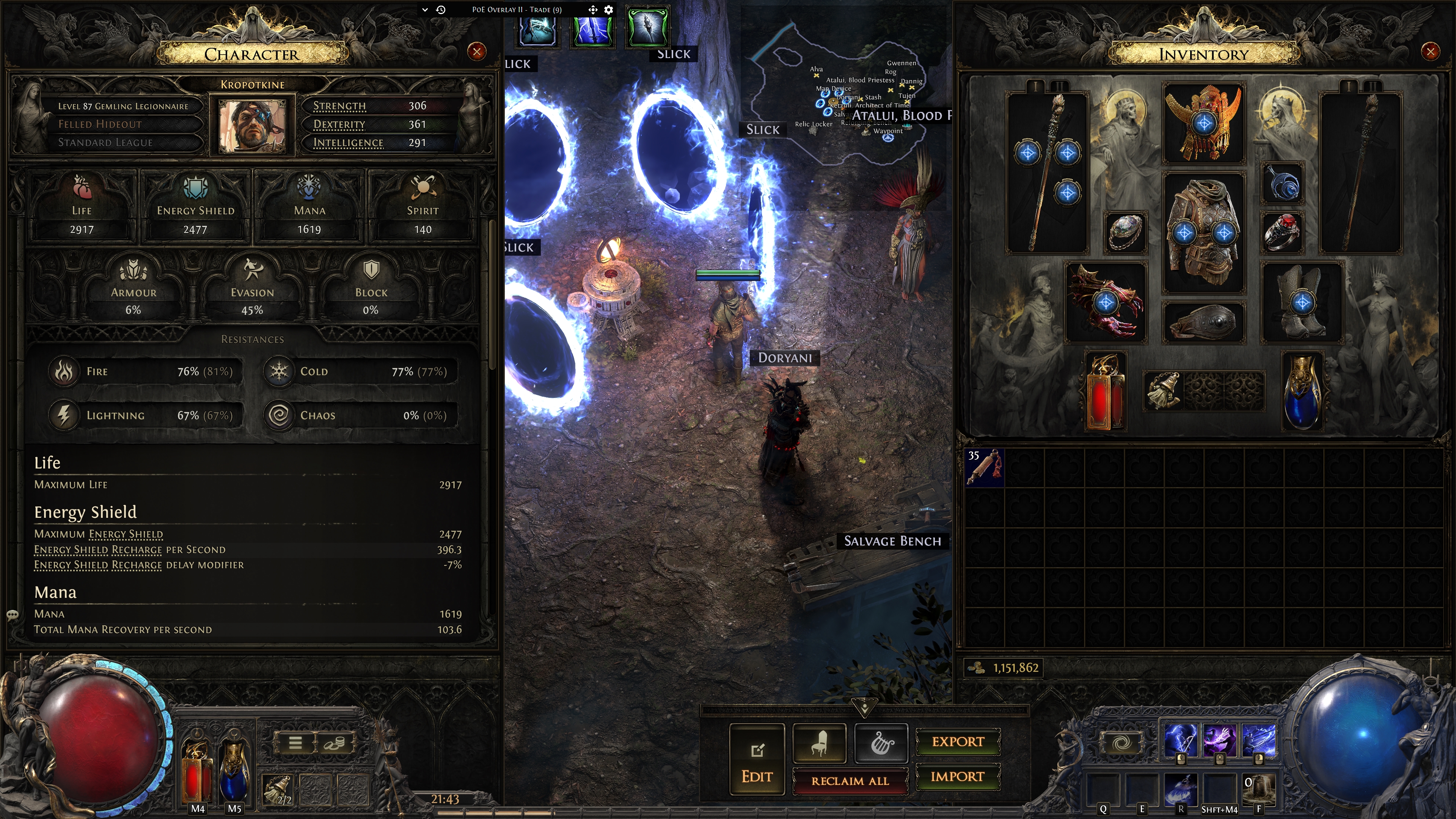Select the equipped belt slot
The height and width of the screenshot is (819, 1456).
coord(1203,323)
